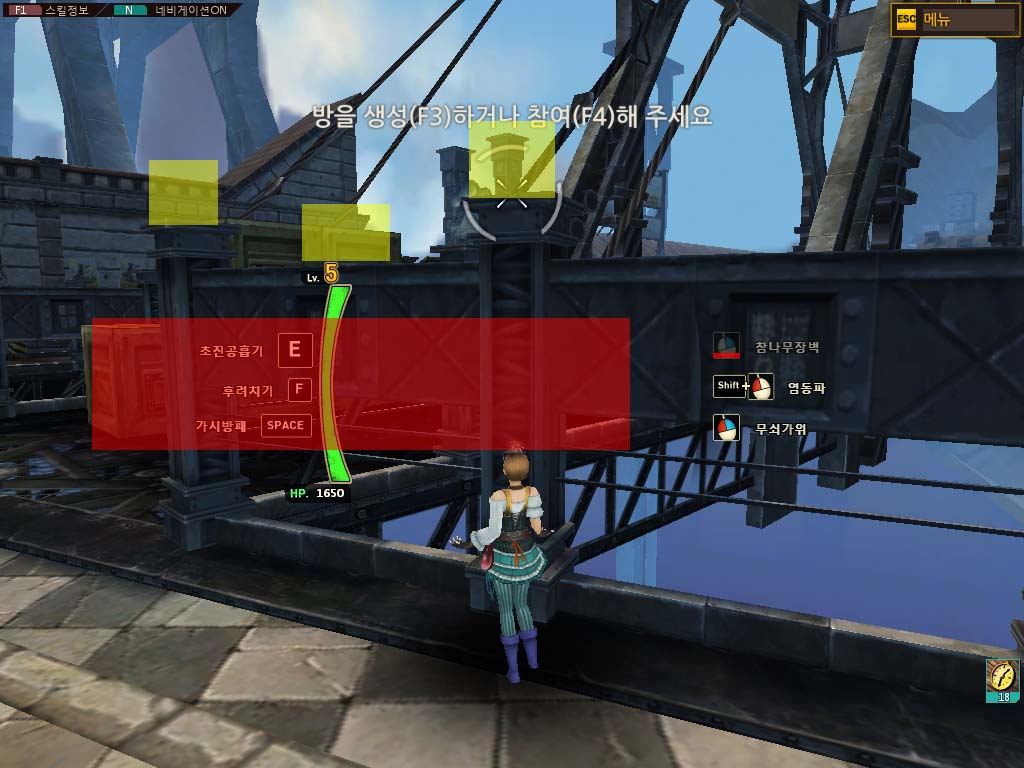Open the 메뉴 button
Image resolution: width=1024 pixels, height=768 pixels.
[x=955, y=19]
